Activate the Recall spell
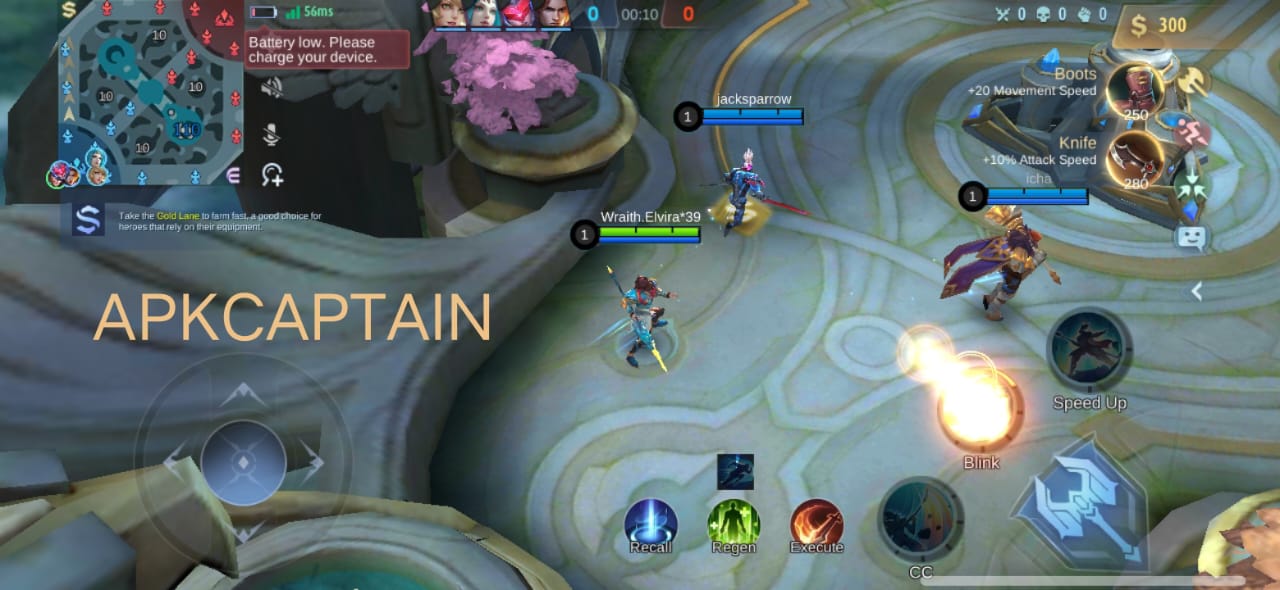The height and width of the screenshot is (590, 1280). coord(651,524)
